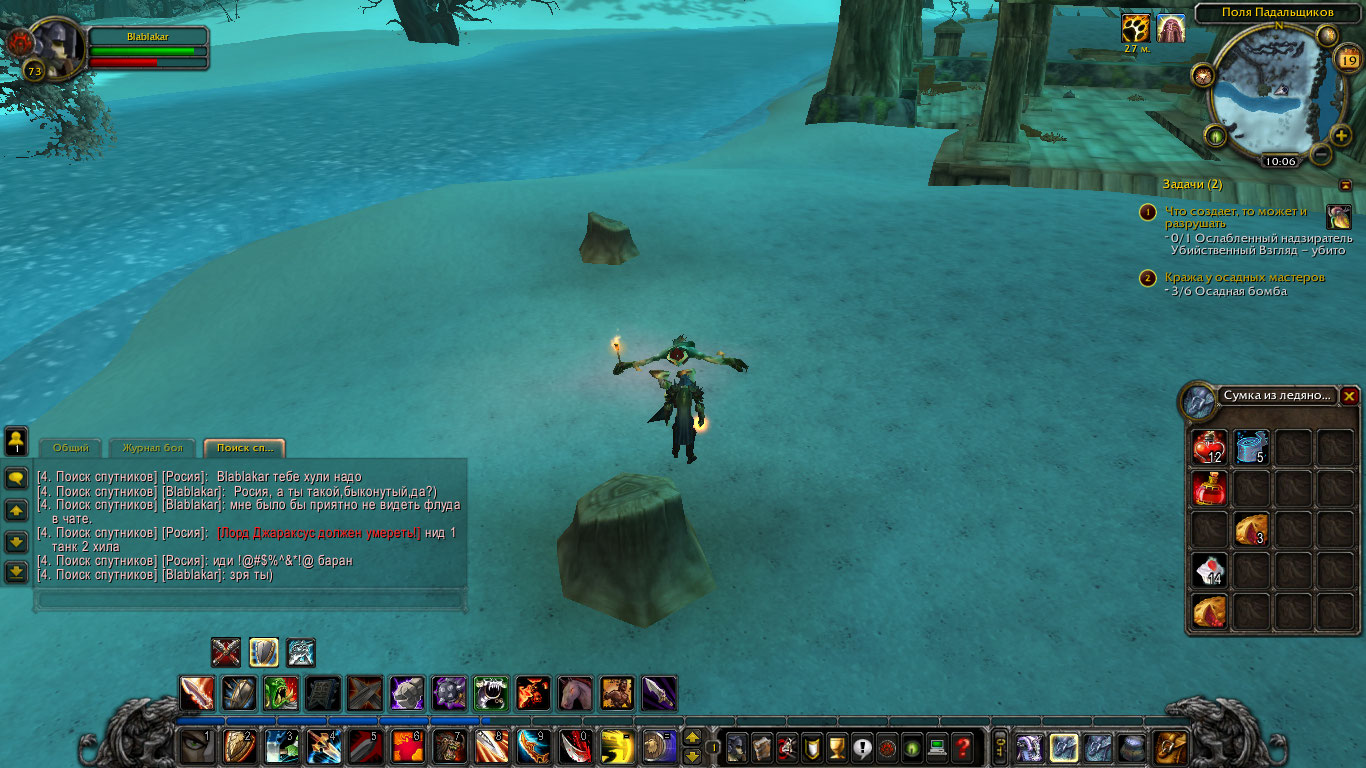
Task: Activate the shield stance button
Action: point(264,652)
